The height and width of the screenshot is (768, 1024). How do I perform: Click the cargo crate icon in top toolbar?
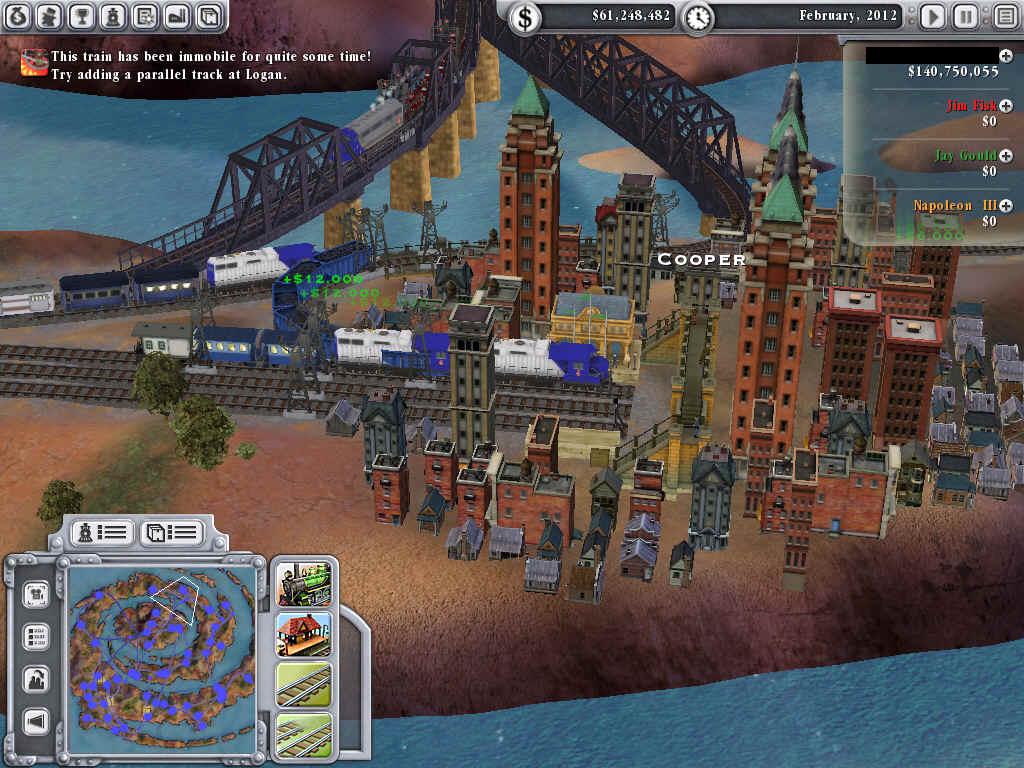coord(207,16)
